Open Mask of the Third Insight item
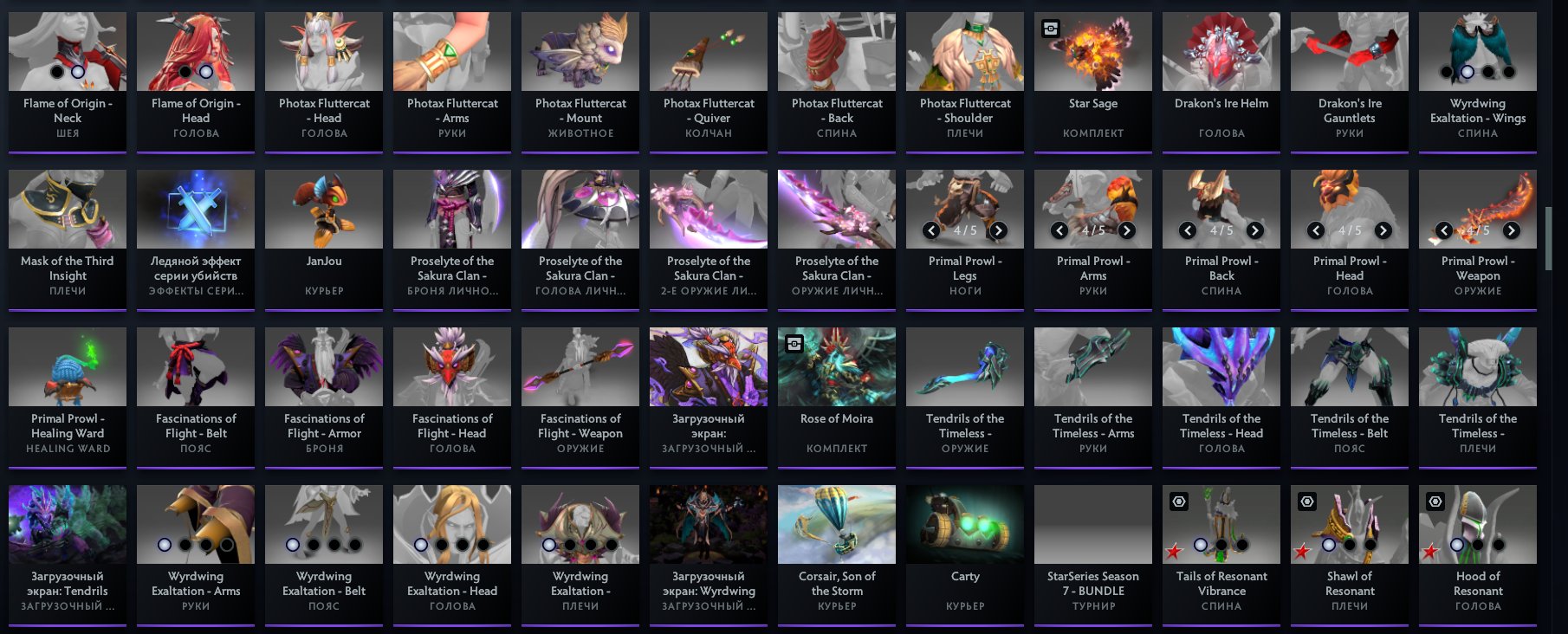Viewport: 1568px width, 634px height. point(67,208)
